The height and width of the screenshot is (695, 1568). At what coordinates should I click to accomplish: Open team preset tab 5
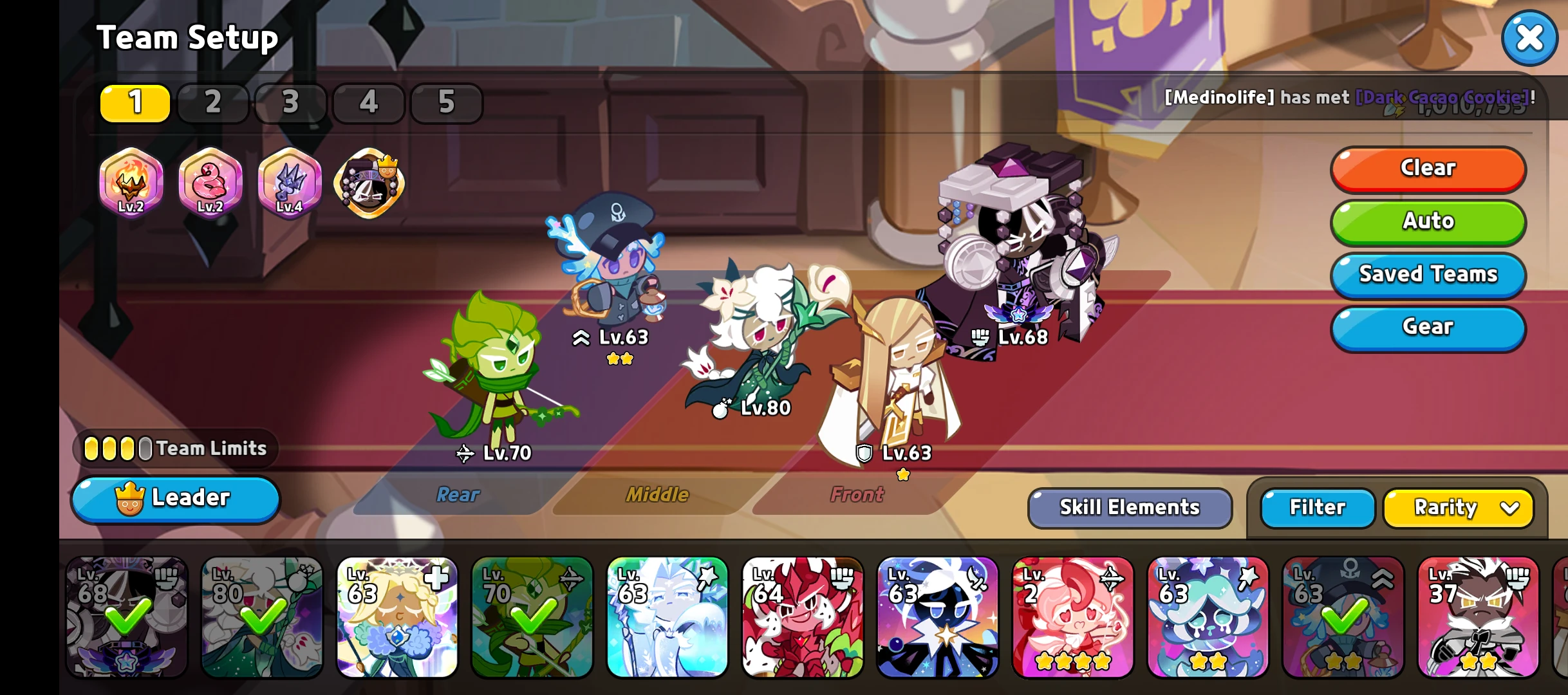coord(447,103)
